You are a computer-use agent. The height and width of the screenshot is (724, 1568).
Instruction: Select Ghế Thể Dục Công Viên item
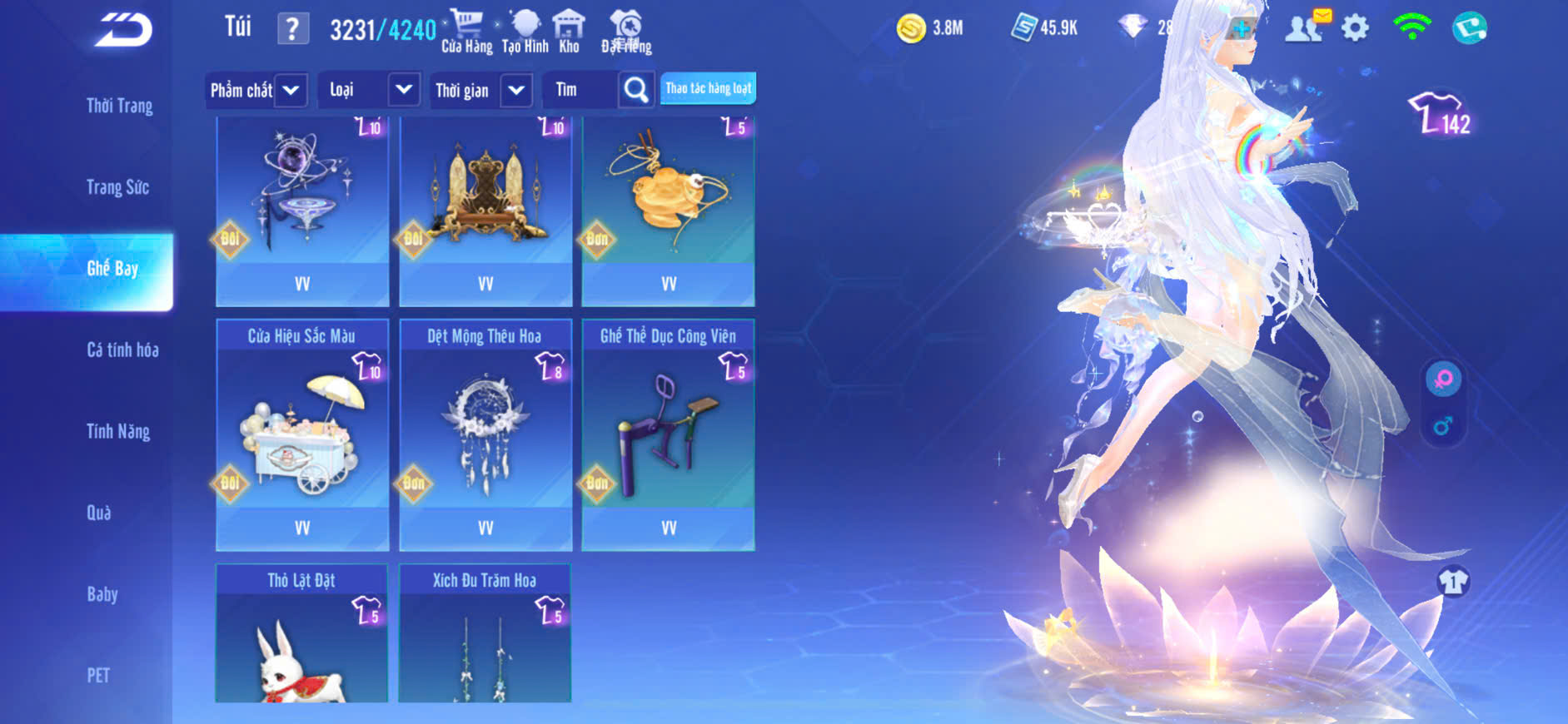click(x=669, y=433)
